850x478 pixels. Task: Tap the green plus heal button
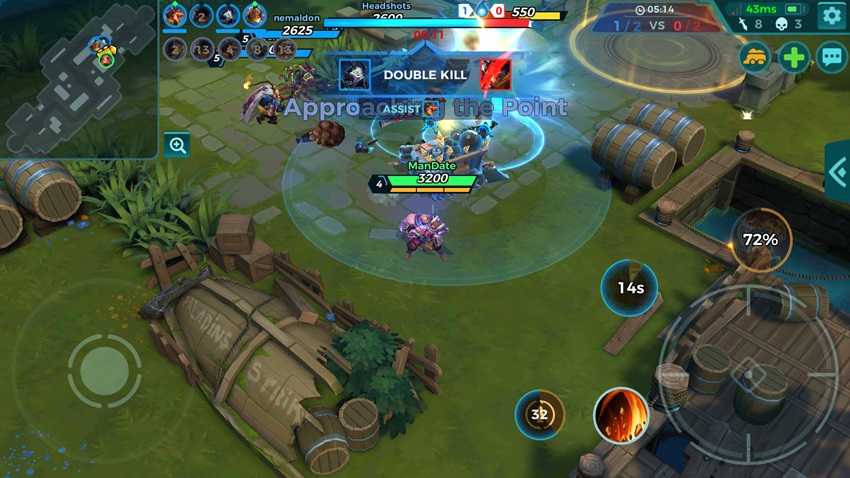tap(794, 56)
